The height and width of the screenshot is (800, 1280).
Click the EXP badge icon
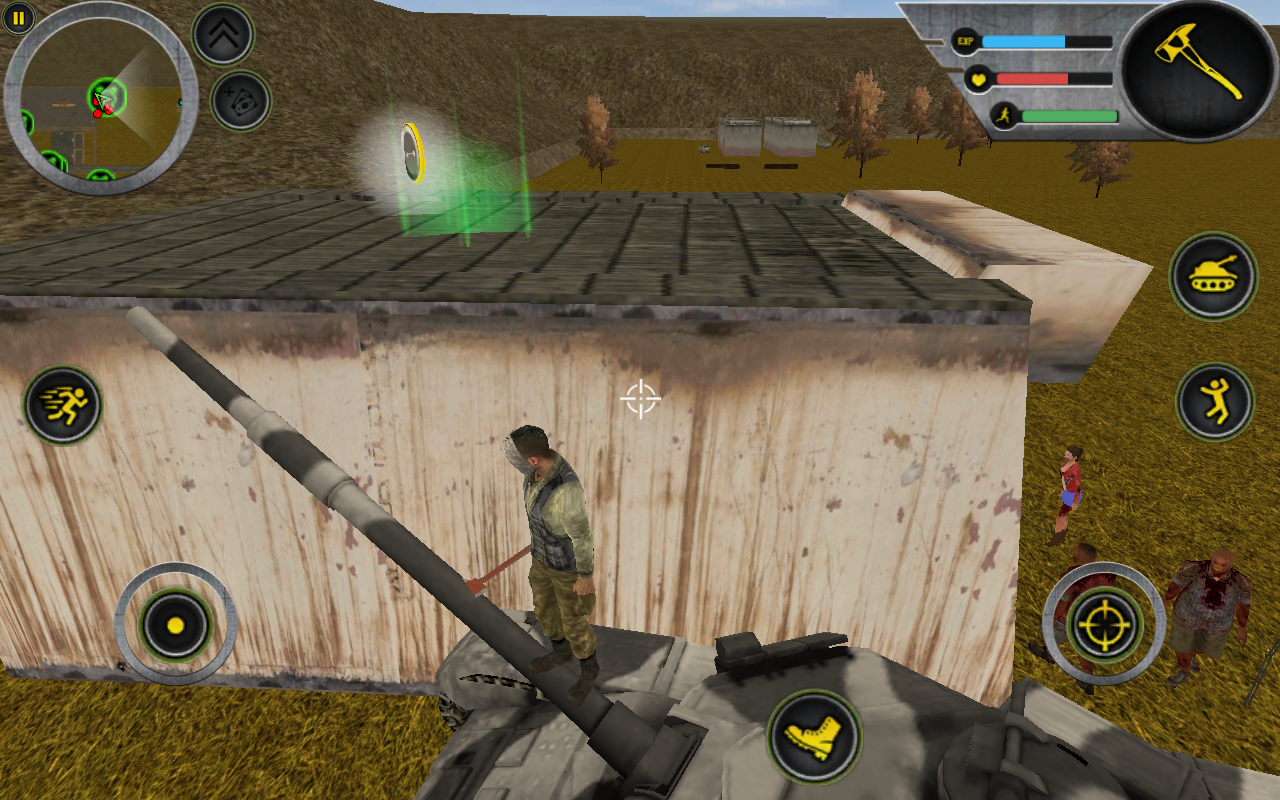[x=963, y=41]
